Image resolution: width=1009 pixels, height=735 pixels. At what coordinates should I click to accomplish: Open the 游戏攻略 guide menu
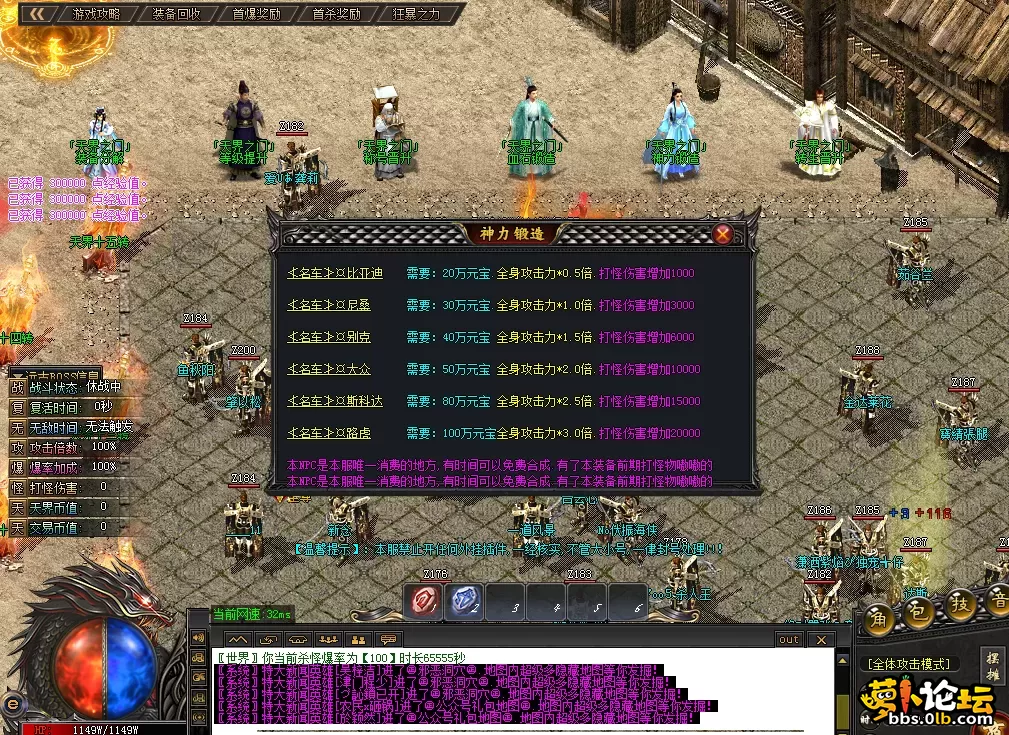pyautogui.click(x=96, y=14)
